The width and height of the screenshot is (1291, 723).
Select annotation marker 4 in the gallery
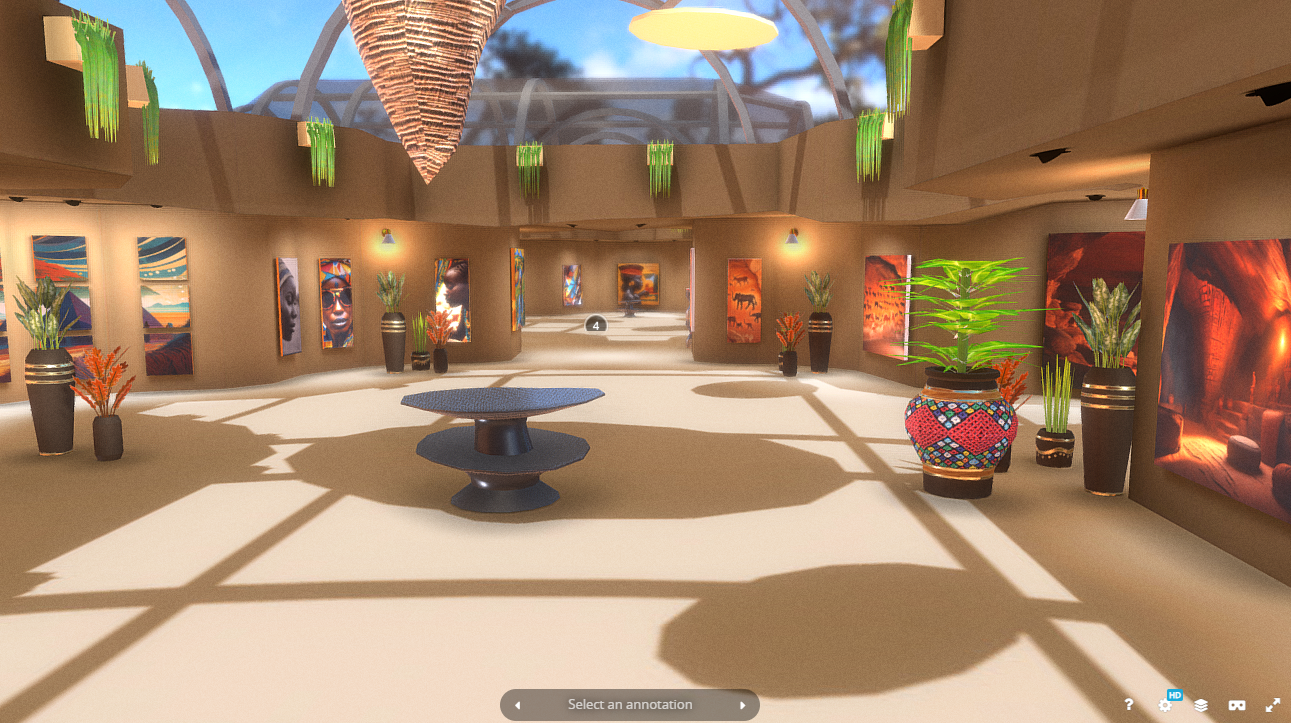(x=596, y=324)
